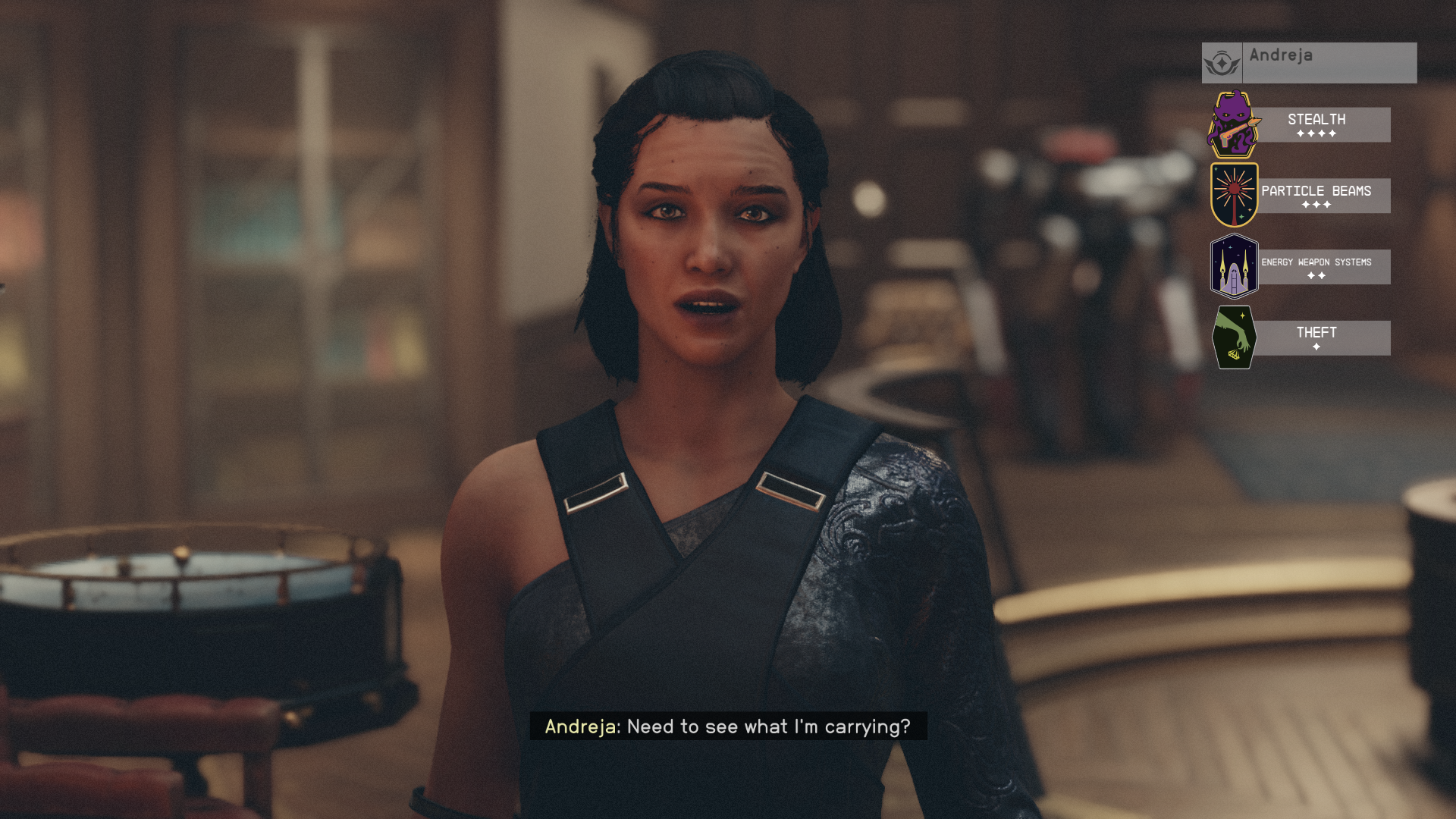Viewport: 1456px width, 819px height.
Task: Click the Constellation emblem beside Andreja's name
Action: [x=1222, y=62]
